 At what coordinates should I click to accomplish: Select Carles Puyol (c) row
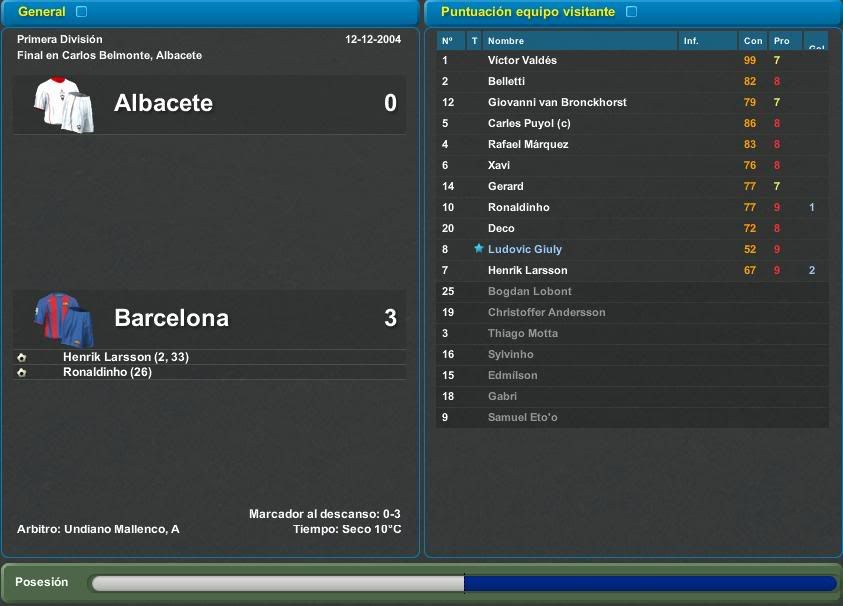point(529,124)
